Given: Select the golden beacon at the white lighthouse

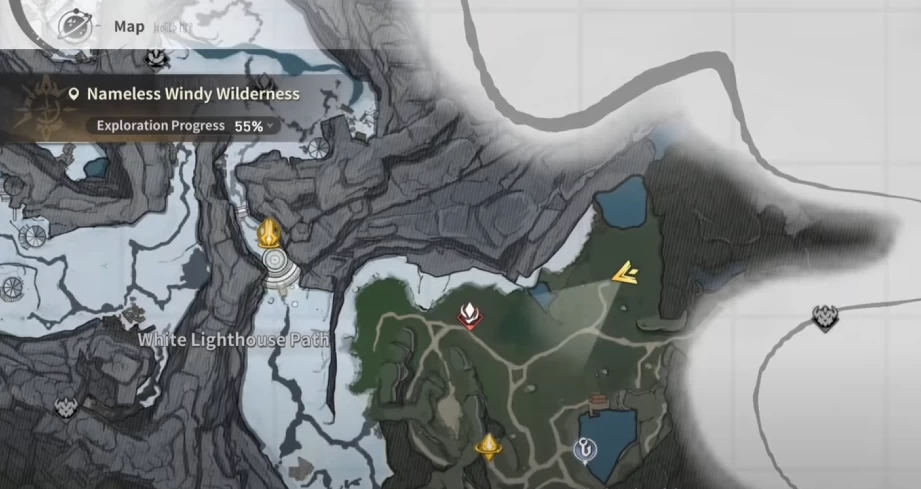Looking at the screenshot, I should pos(268,233).
